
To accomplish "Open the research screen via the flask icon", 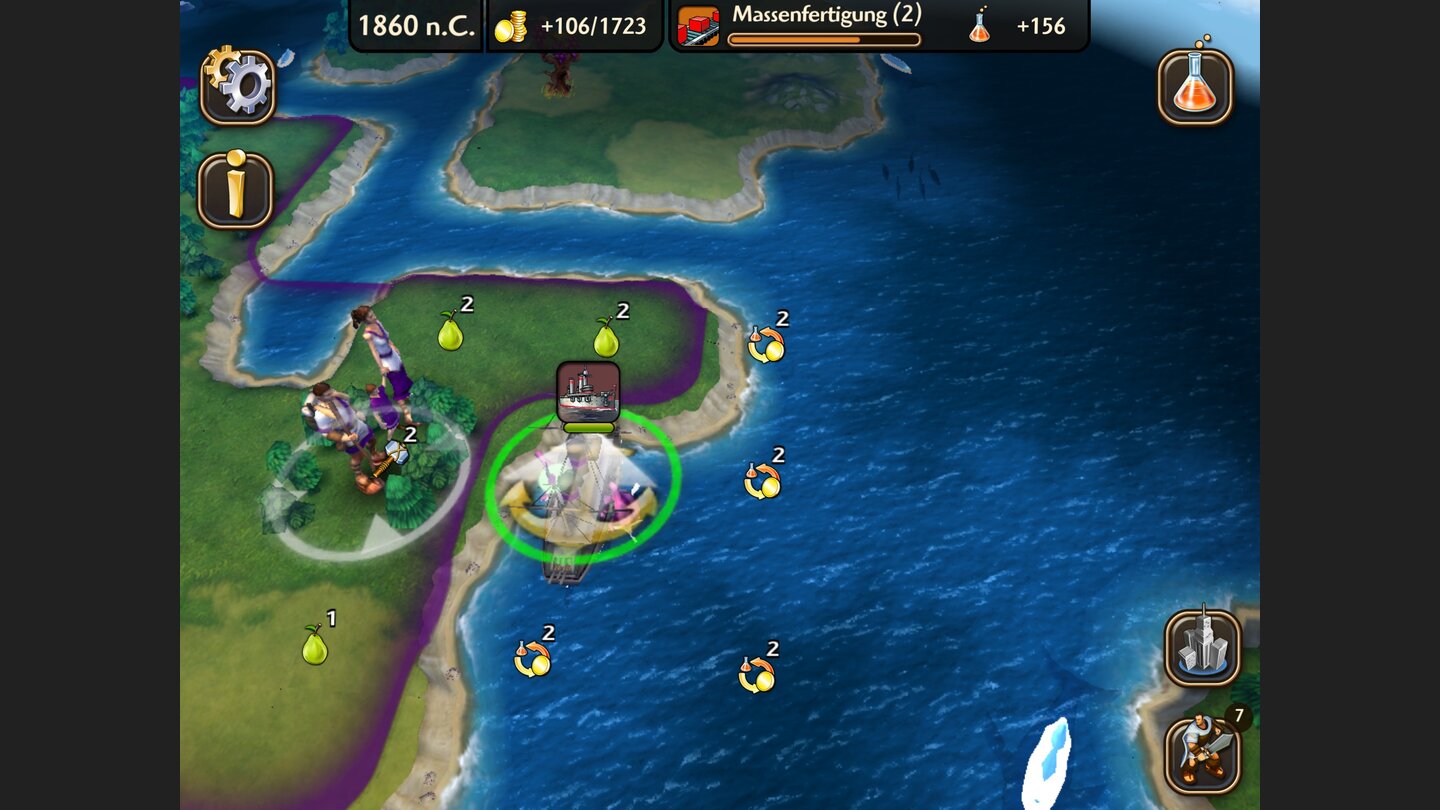I will (x=1196, y=88).
